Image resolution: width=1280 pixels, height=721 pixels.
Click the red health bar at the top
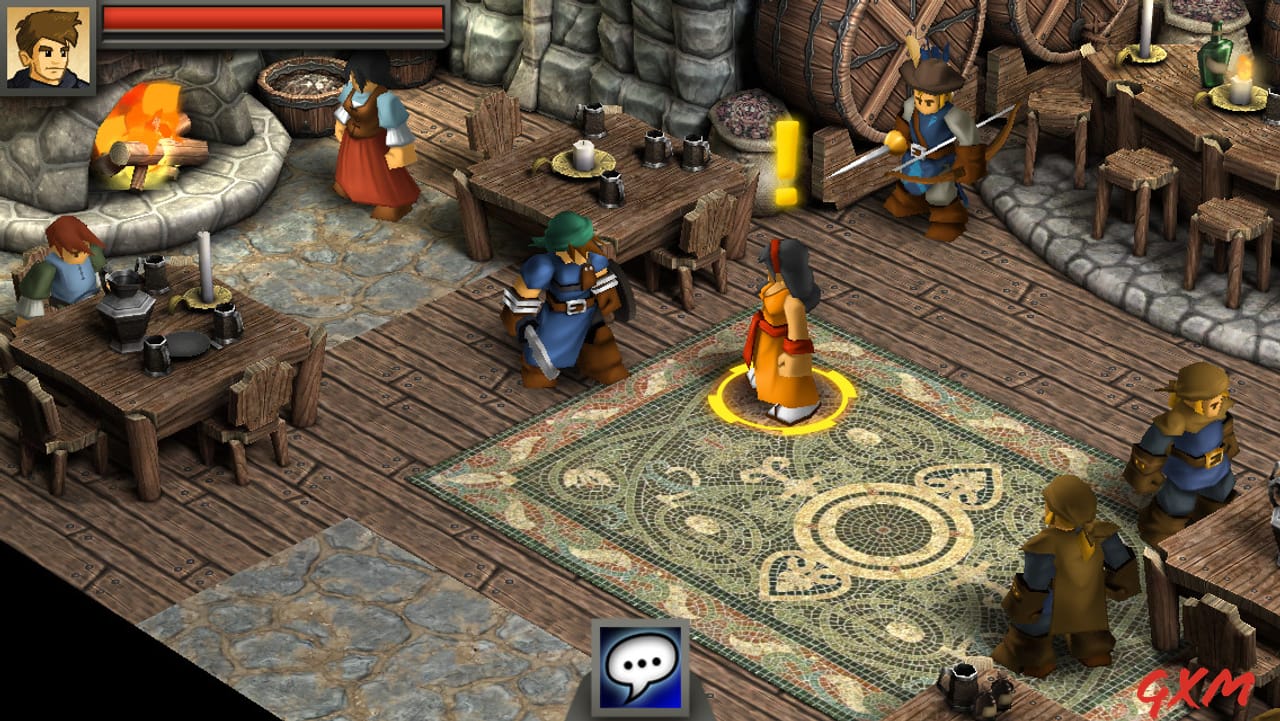270,20
